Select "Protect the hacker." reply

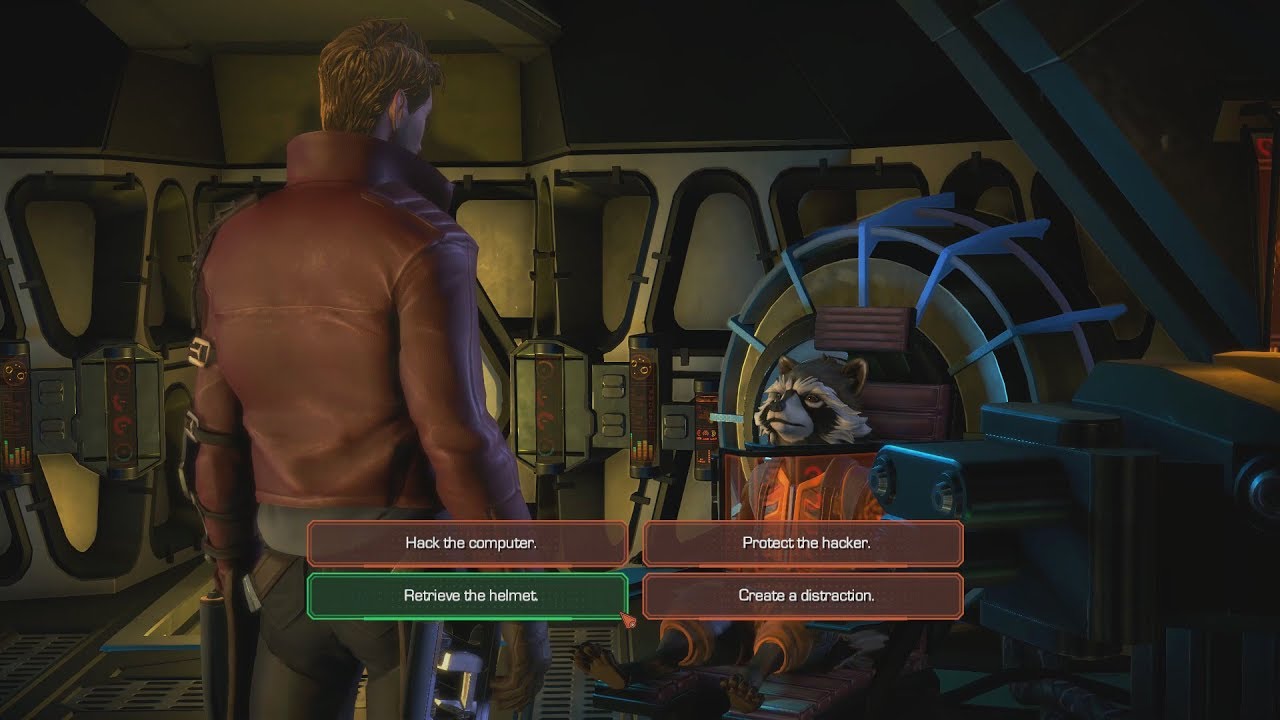tap(803, 543)
